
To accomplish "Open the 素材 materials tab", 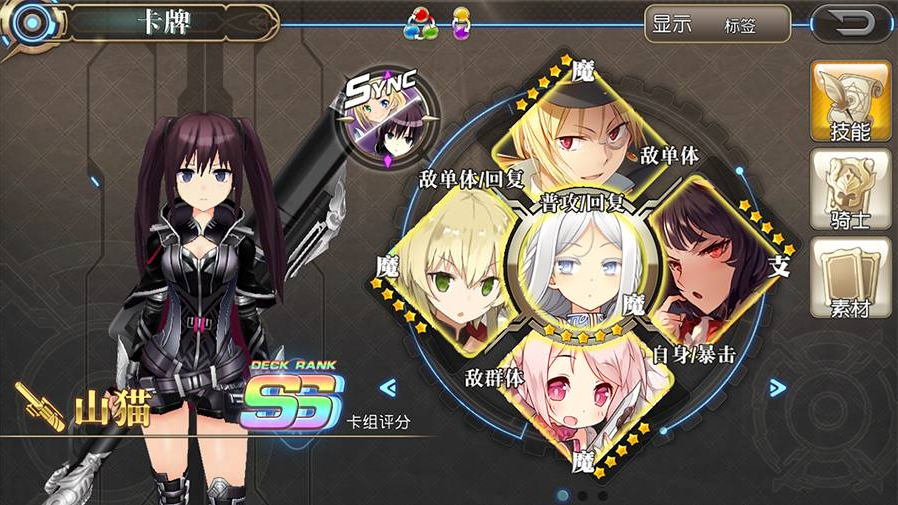I will (851, 279).
